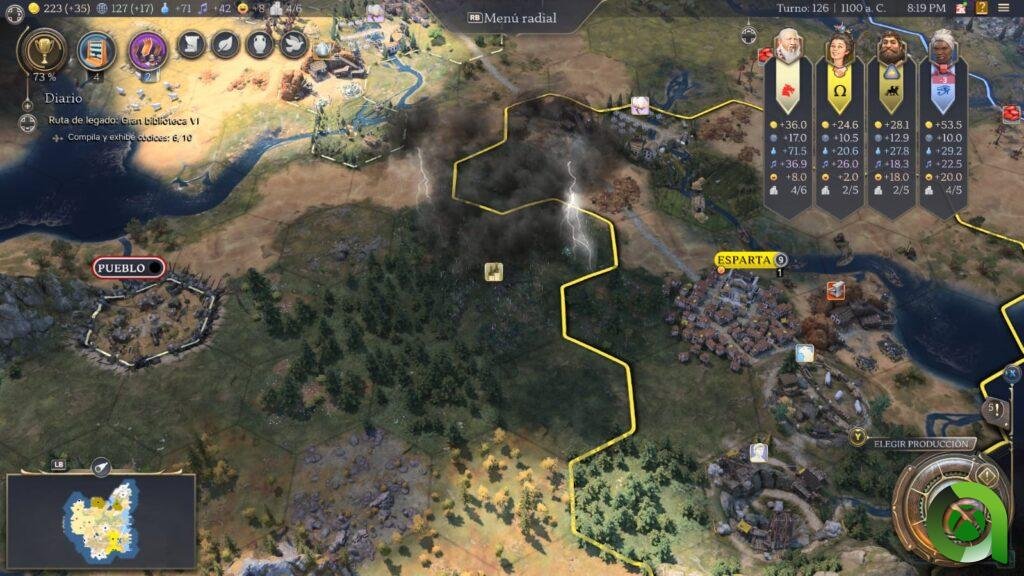Open the victory progress trophy panel

[43, 48]
